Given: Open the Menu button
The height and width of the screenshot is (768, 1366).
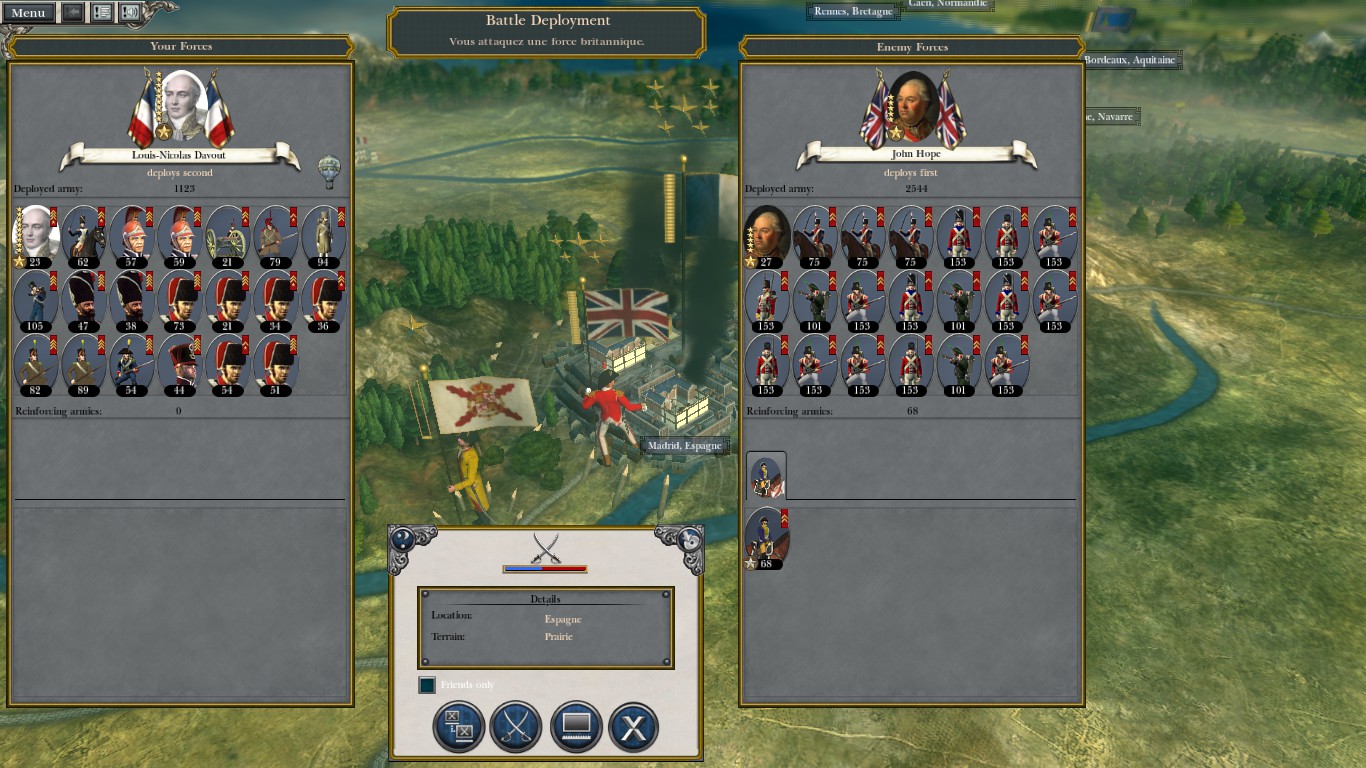Looking at the screenshot, I should click(28, 13).
